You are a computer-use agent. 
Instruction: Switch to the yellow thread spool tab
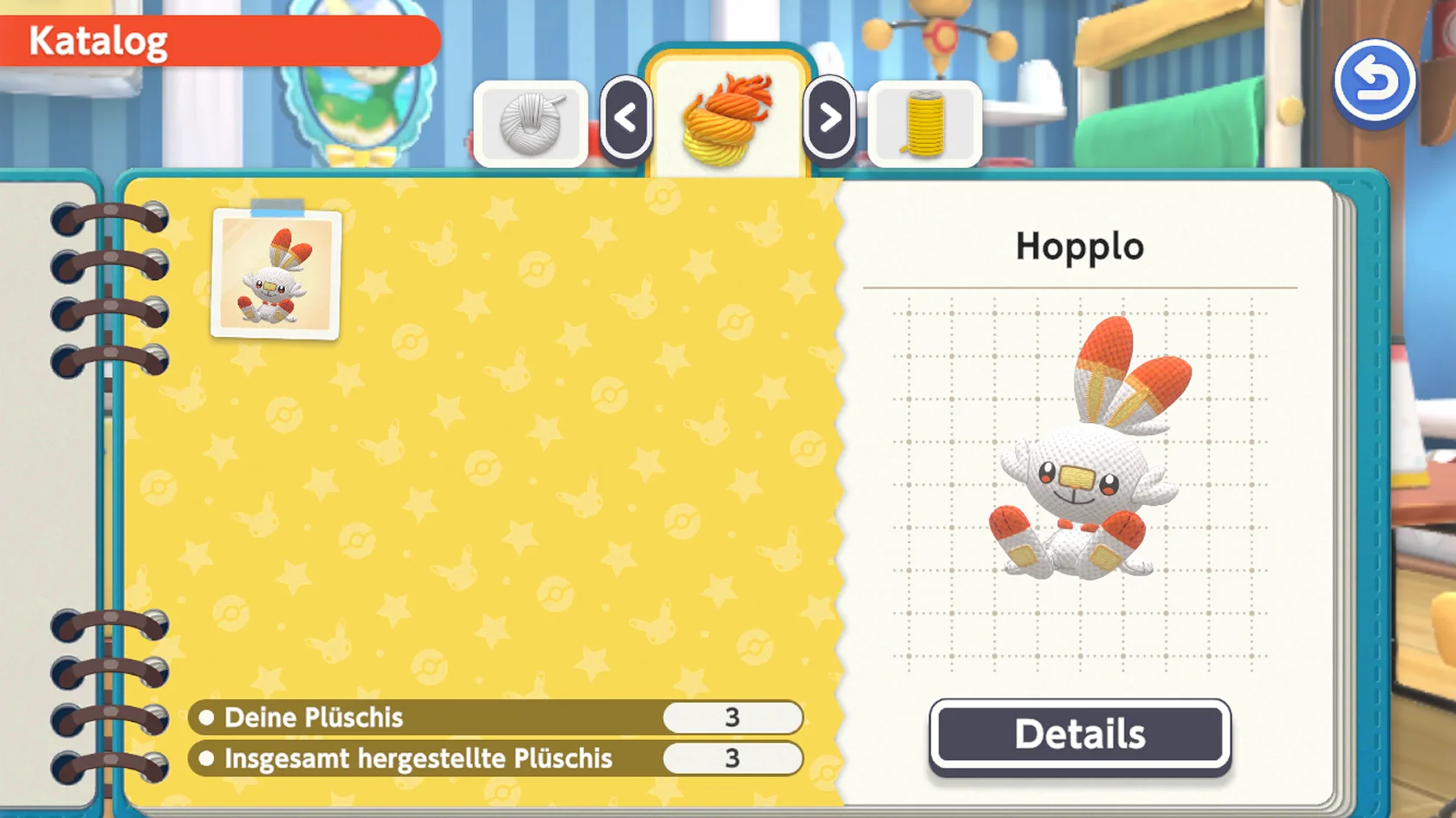pos(925,124)
